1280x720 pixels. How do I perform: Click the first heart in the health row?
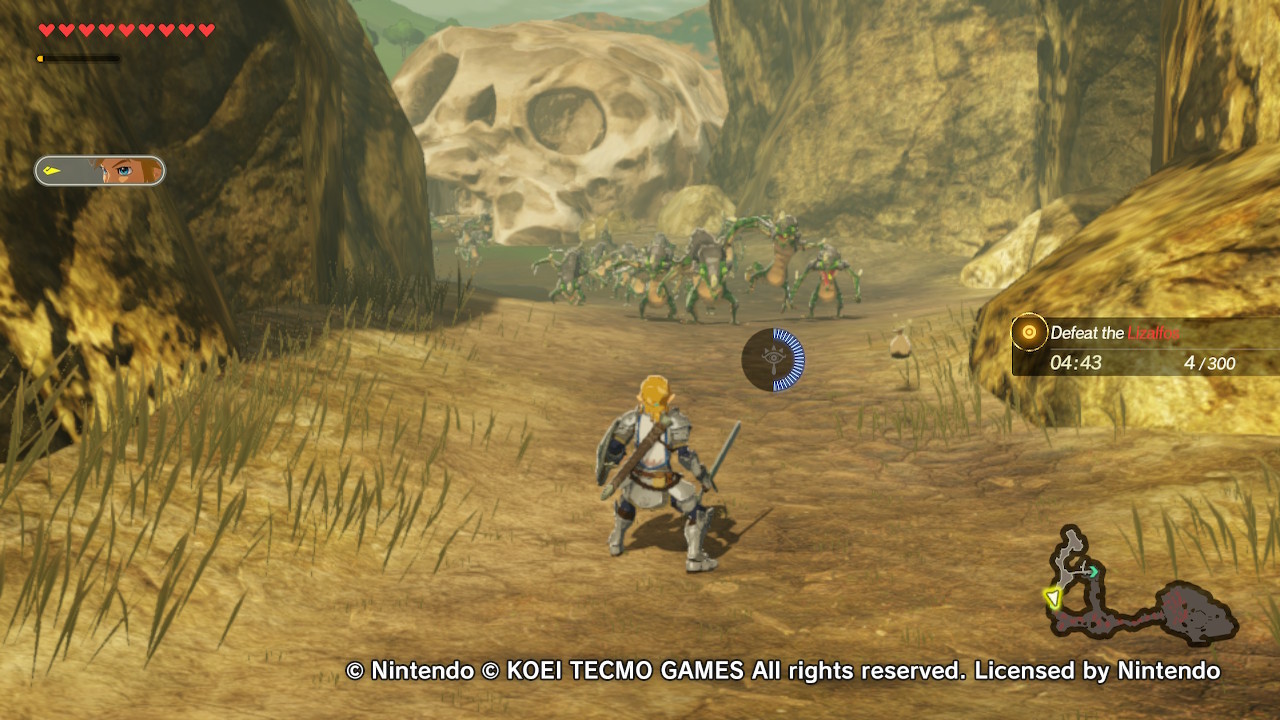click(45, 29)
